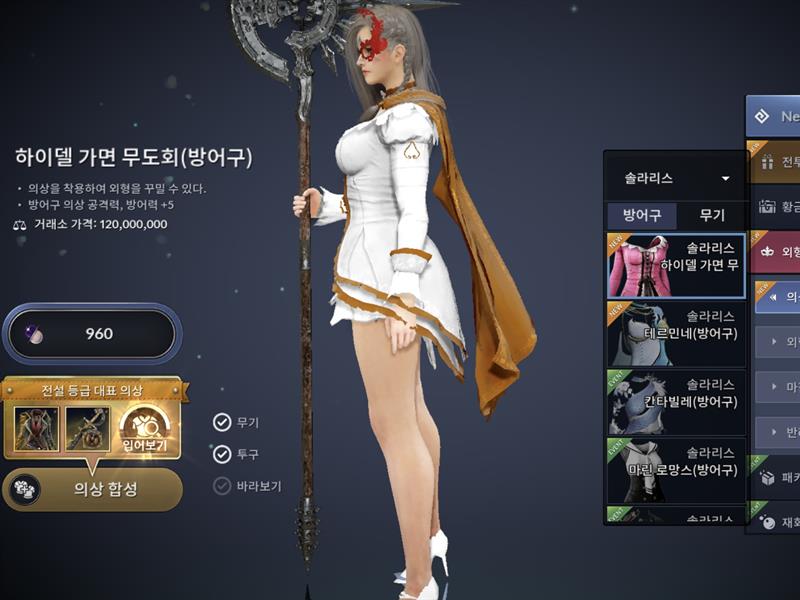The width and height of the screenshot is (800, 600).
Task: Open the New shop category
Action: click(x=775, y=116)
